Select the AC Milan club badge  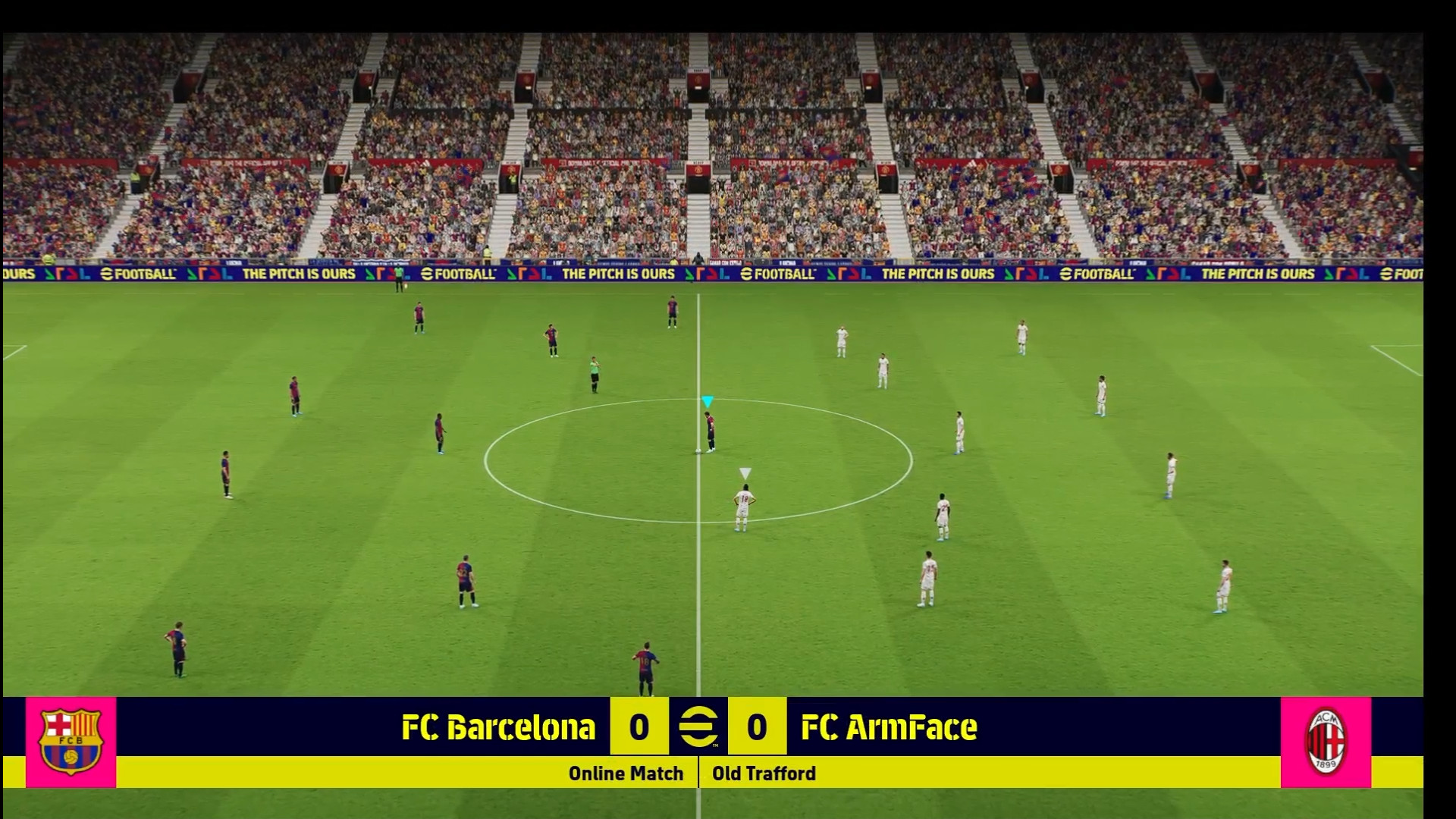tap(1326, 742)
